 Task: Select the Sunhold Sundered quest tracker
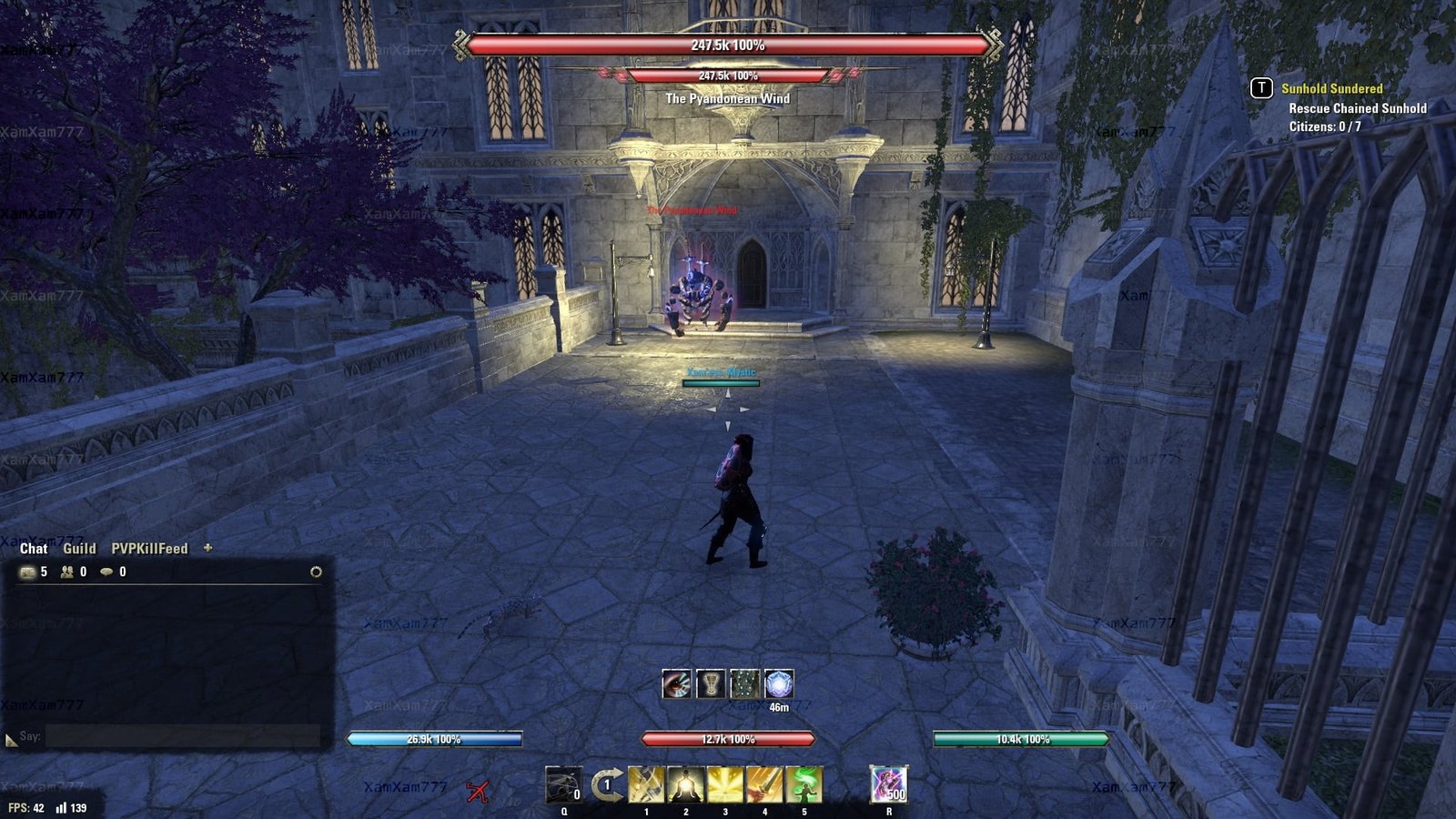pos(1331,88)
